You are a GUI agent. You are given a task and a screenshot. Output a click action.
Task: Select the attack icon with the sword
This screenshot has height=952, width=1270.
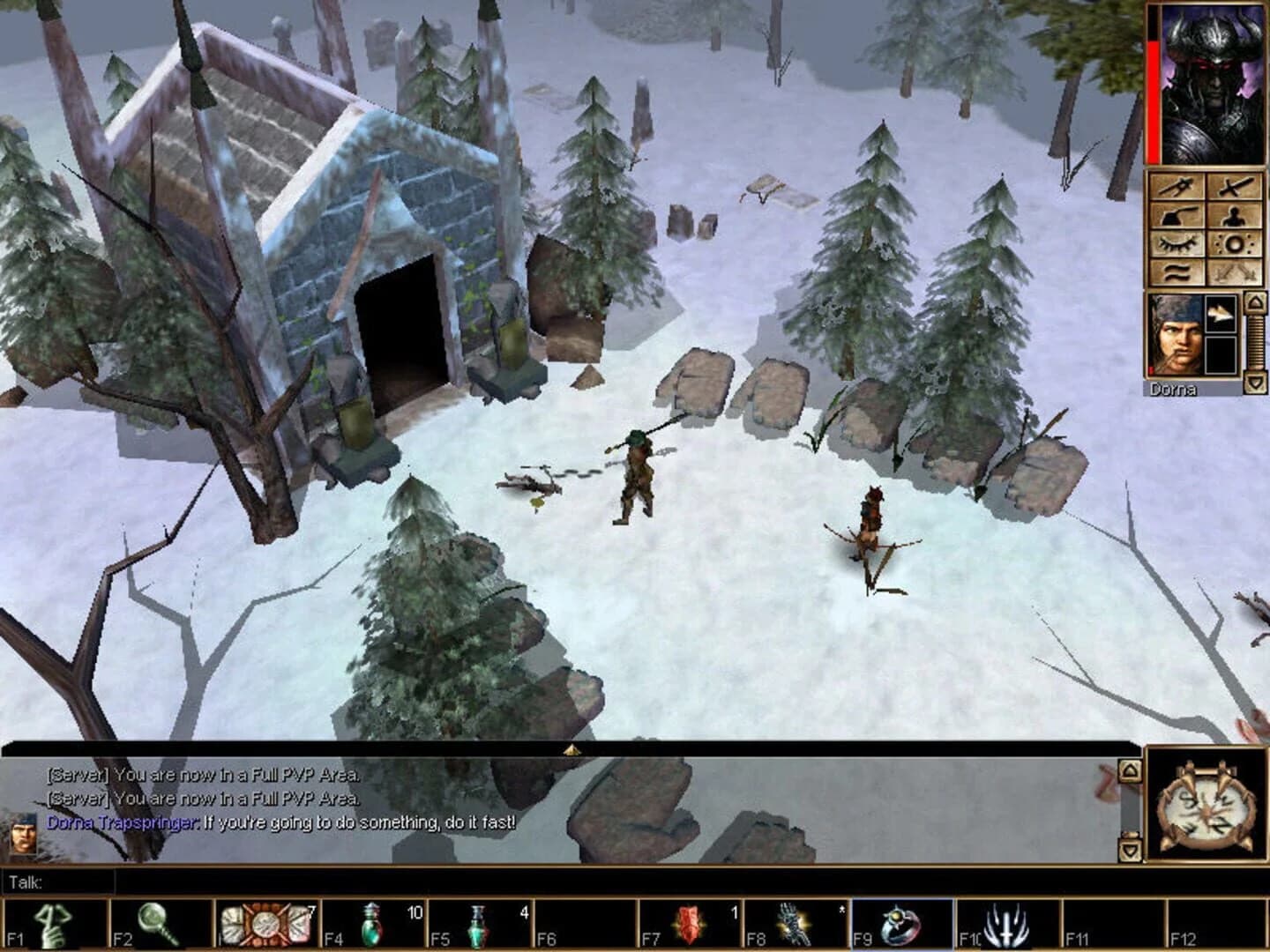1236,187
